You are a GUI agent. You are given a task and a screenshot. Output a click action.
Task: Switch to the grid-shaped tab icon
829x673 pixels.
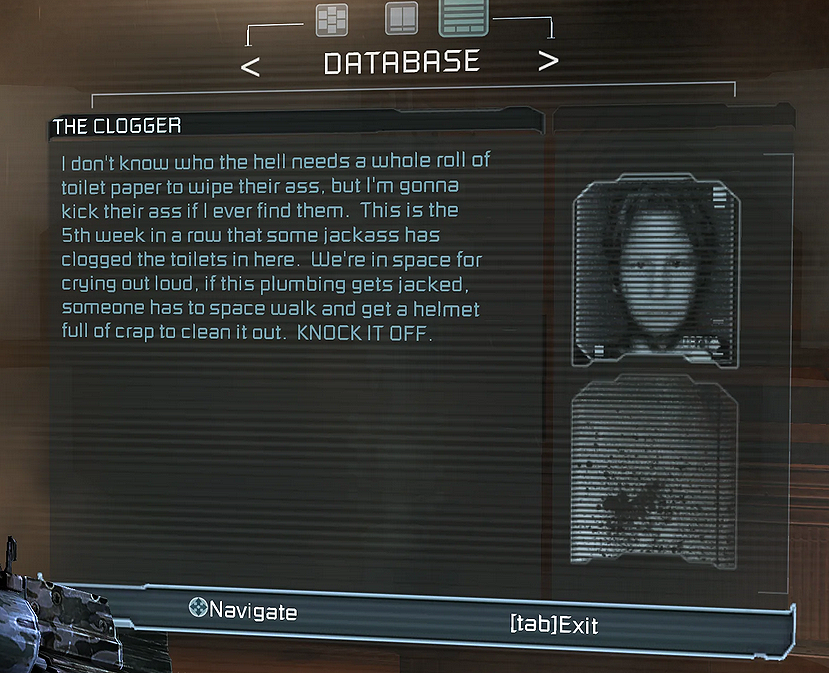coord(331,20)
